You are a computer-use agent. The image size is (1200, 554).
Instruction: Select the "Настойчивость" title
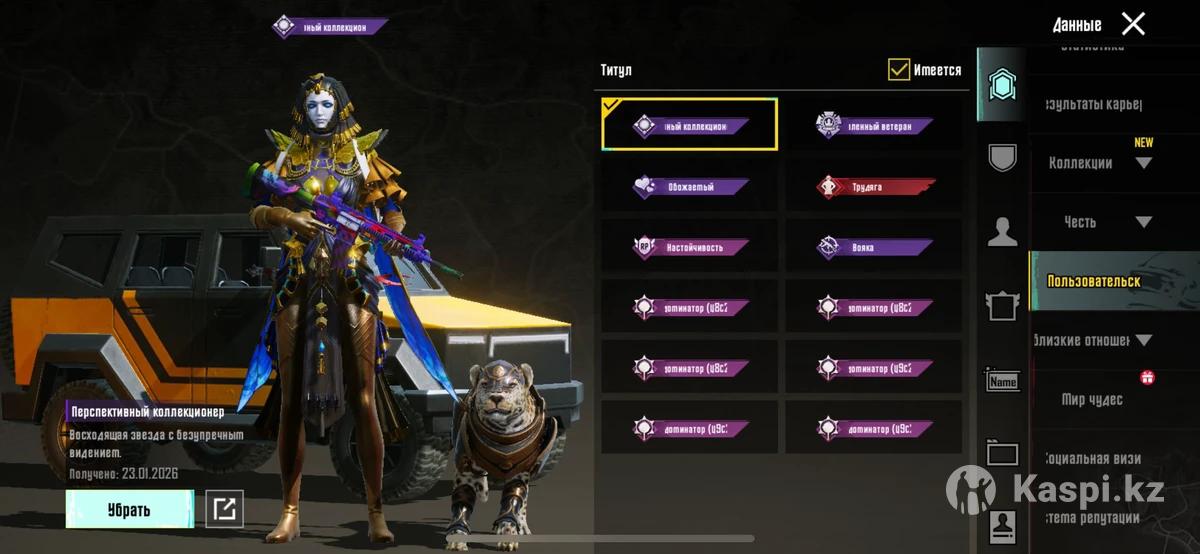690,246
